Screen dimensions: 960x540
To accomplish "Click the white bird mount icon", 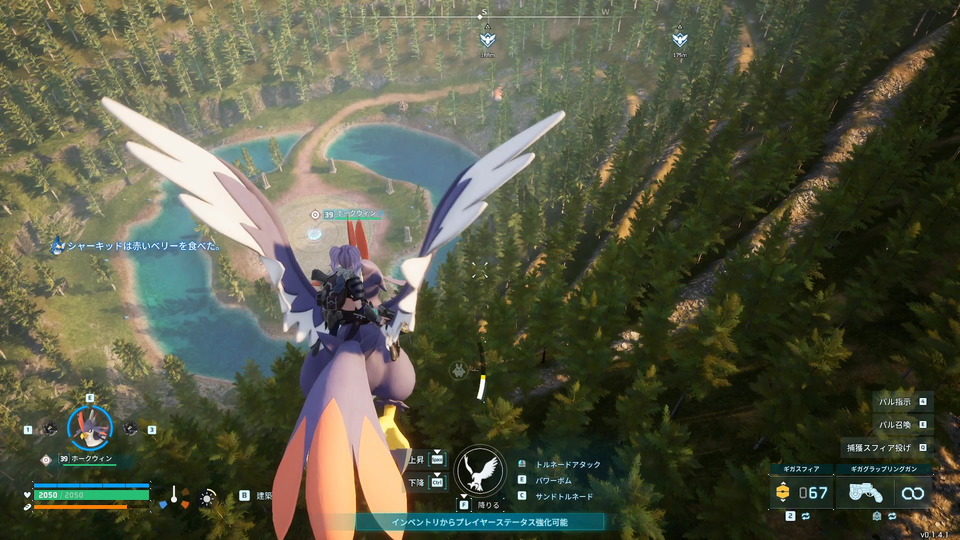I will click(x=480, y=470).
